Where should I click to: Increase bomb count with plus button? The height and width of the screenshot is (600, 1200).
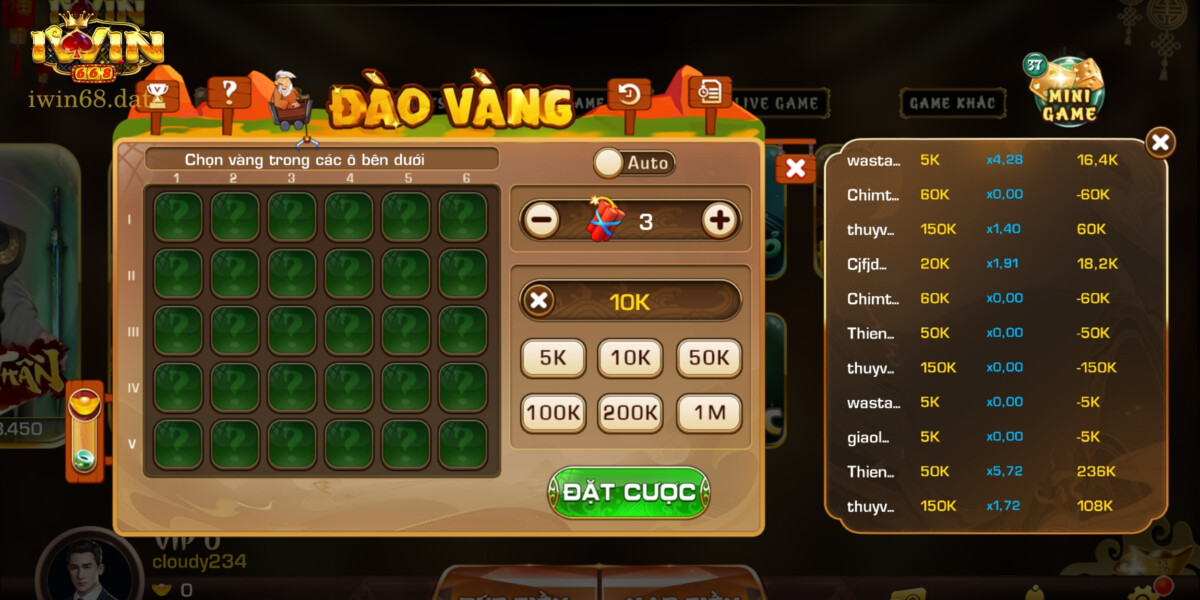(720, 220)
